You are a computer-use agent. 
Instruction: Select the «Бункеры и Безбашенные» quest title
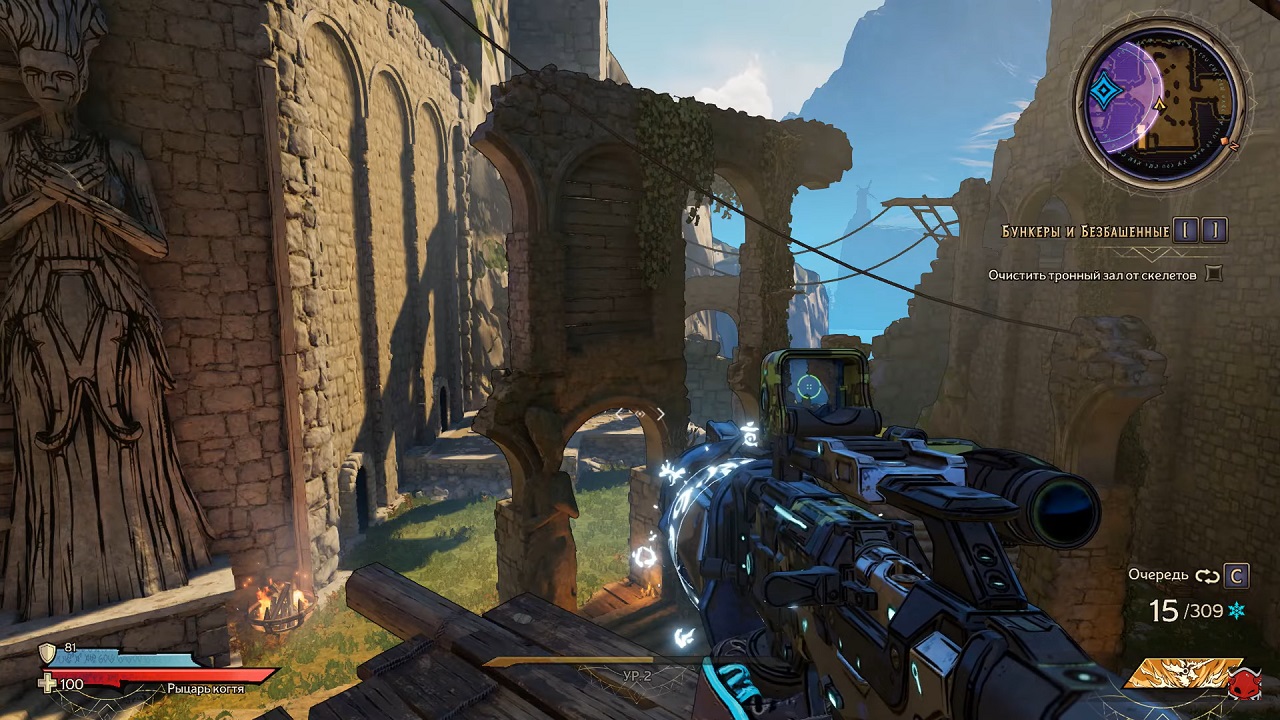coord(1085,232)
